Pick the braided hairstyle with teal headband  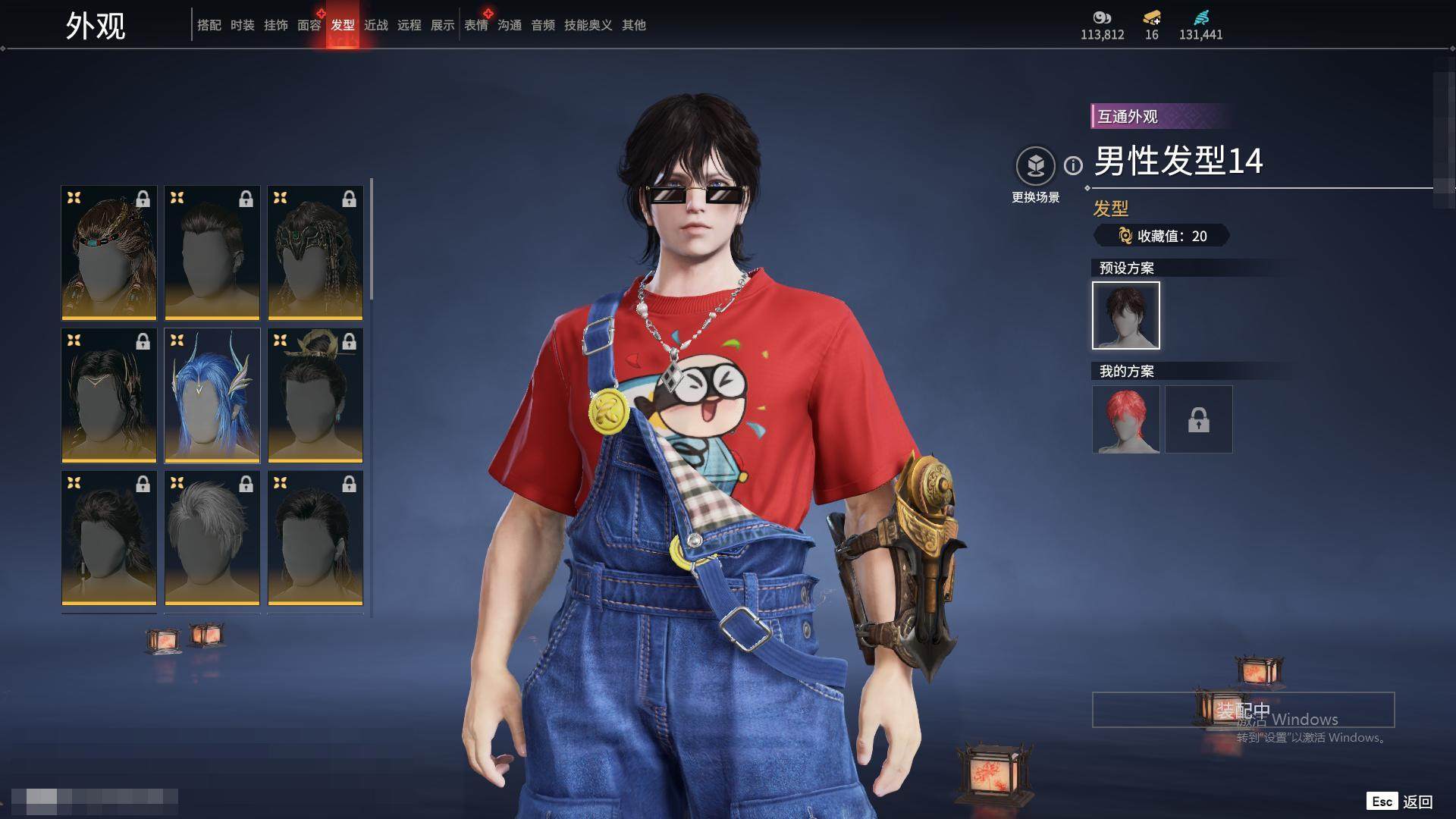[x=109, y=253]
